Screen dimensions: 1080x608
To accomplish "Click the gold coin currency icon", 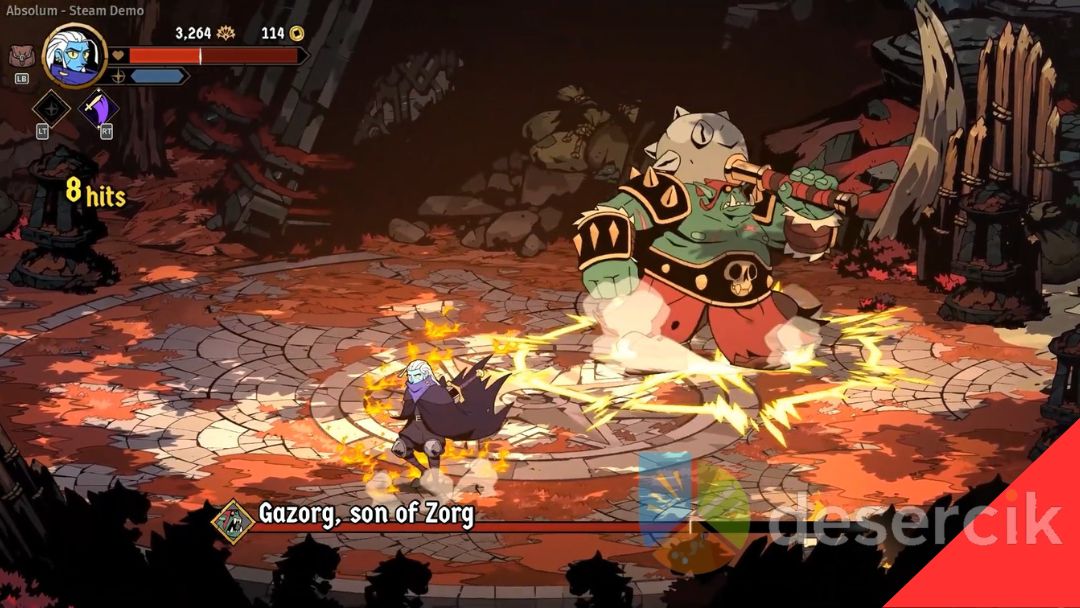I will [x=297, y=33].
